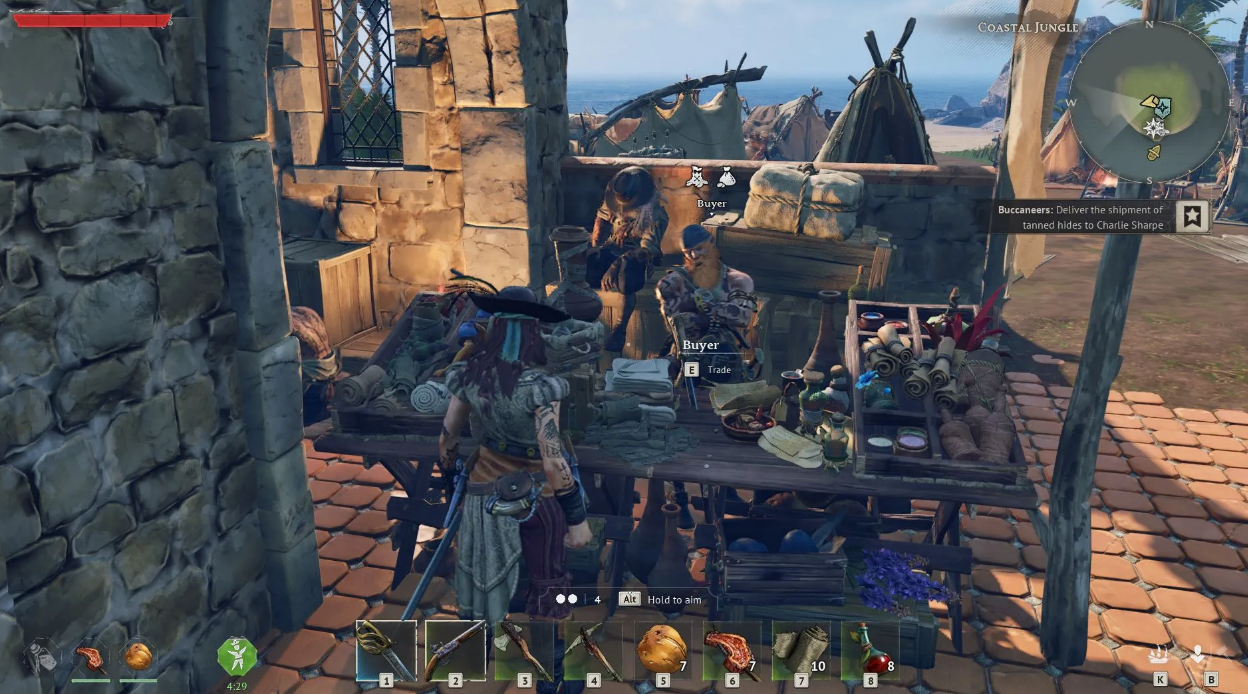The width and height of the screenshot is (1248, 694).
Task: Choose the axe in the hotbar
Action: [524, 648]
